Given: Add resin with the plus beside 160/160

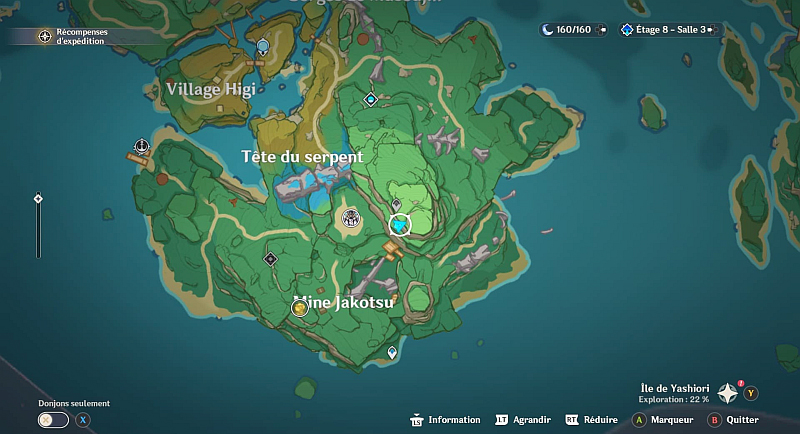Looking at the screenshot, I should point(600,30).
